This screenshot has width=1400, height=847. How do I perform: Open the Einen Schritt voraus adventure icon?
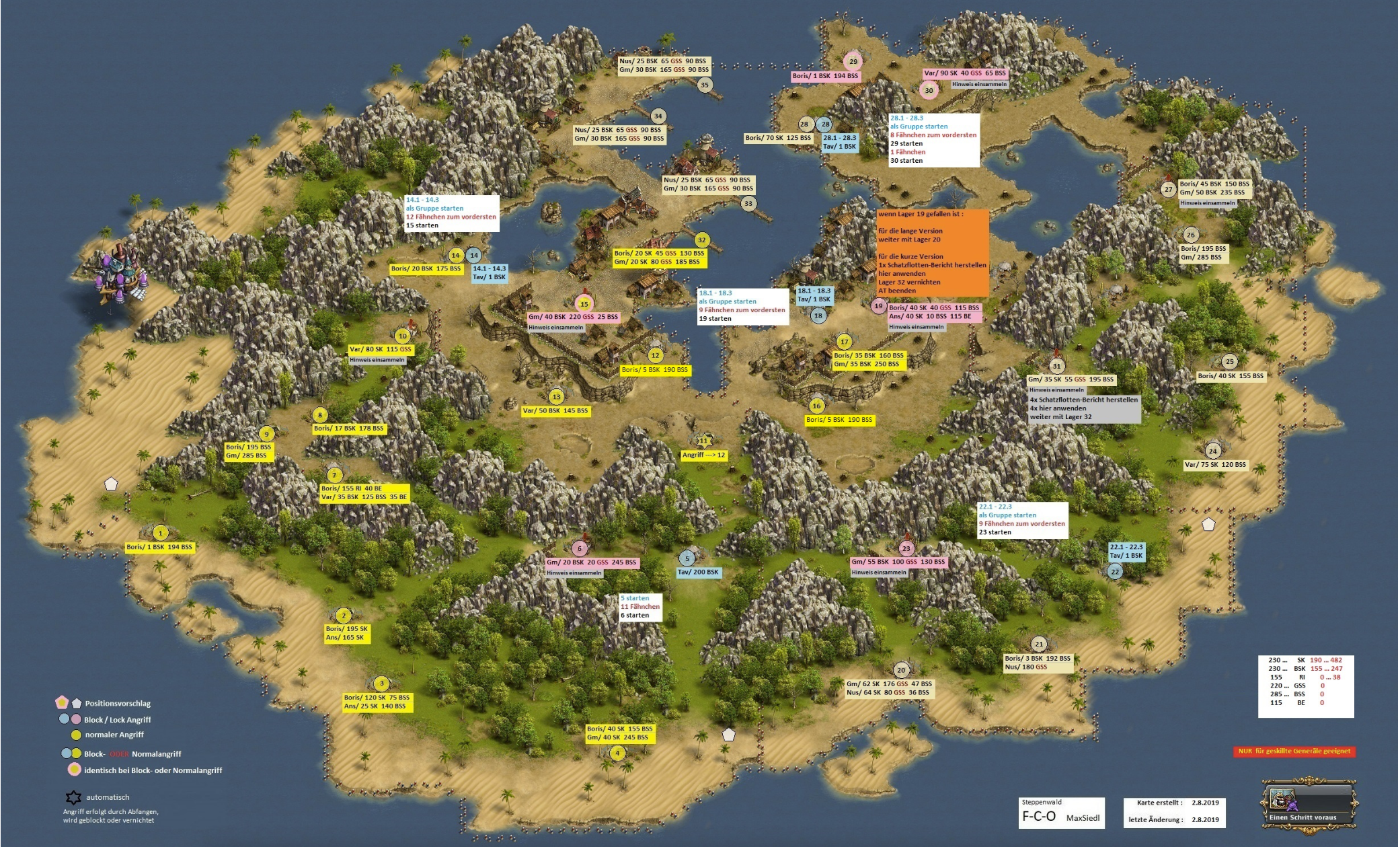point(1309,806)
